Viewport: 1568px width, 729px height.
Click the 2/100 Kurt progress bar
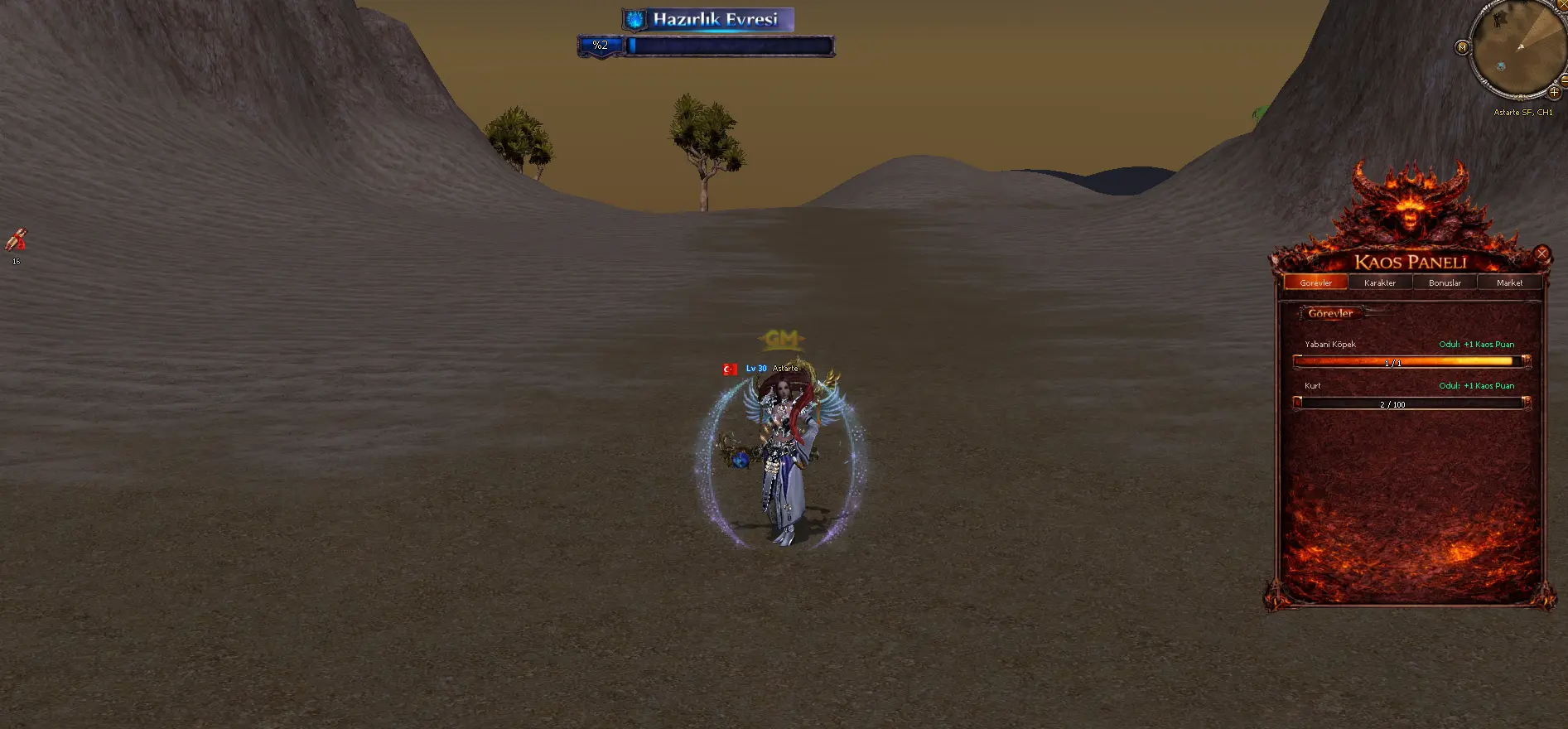[1408, 403]
